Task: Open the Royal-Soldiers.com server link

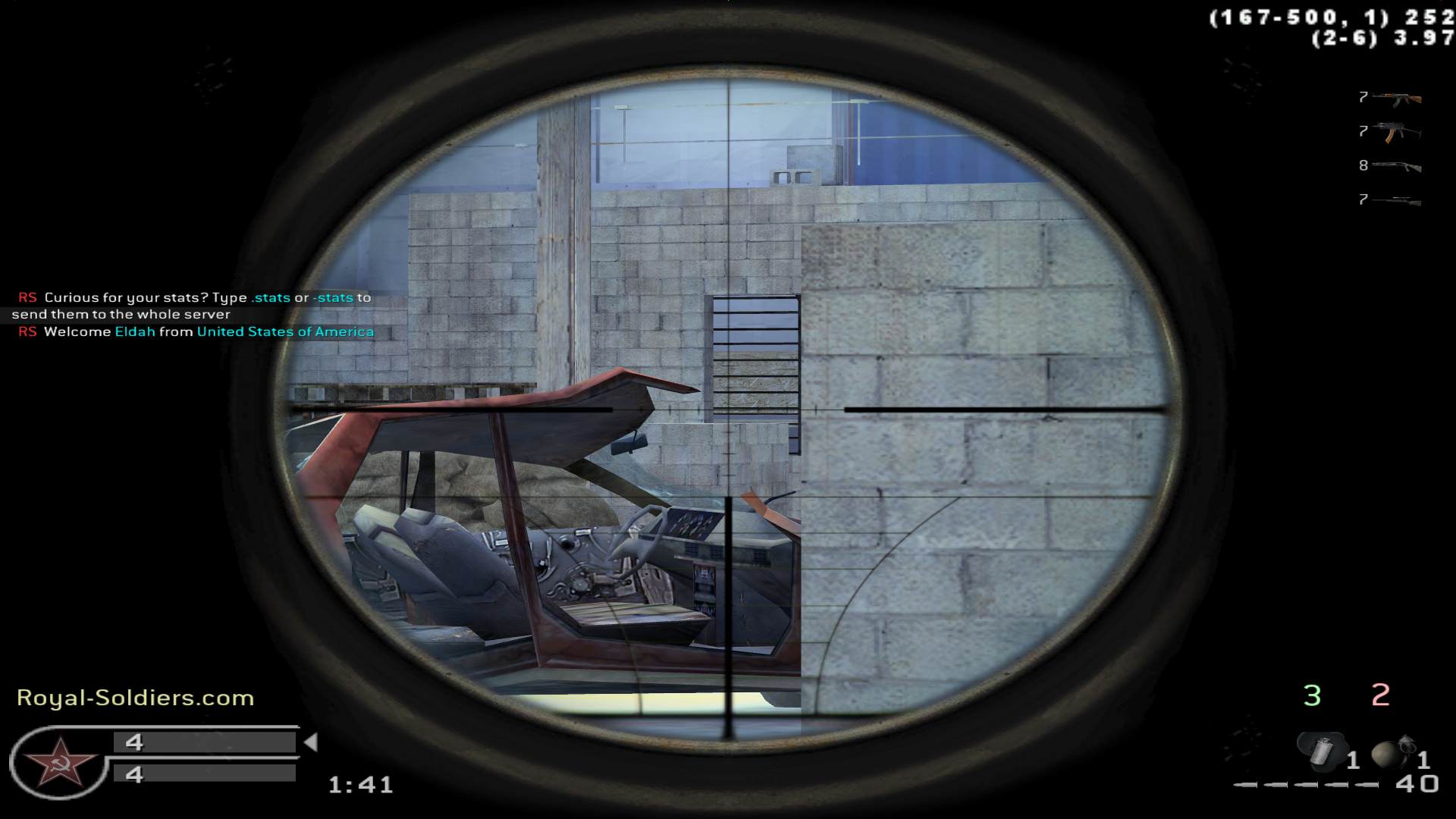Action: pos(135,698)
